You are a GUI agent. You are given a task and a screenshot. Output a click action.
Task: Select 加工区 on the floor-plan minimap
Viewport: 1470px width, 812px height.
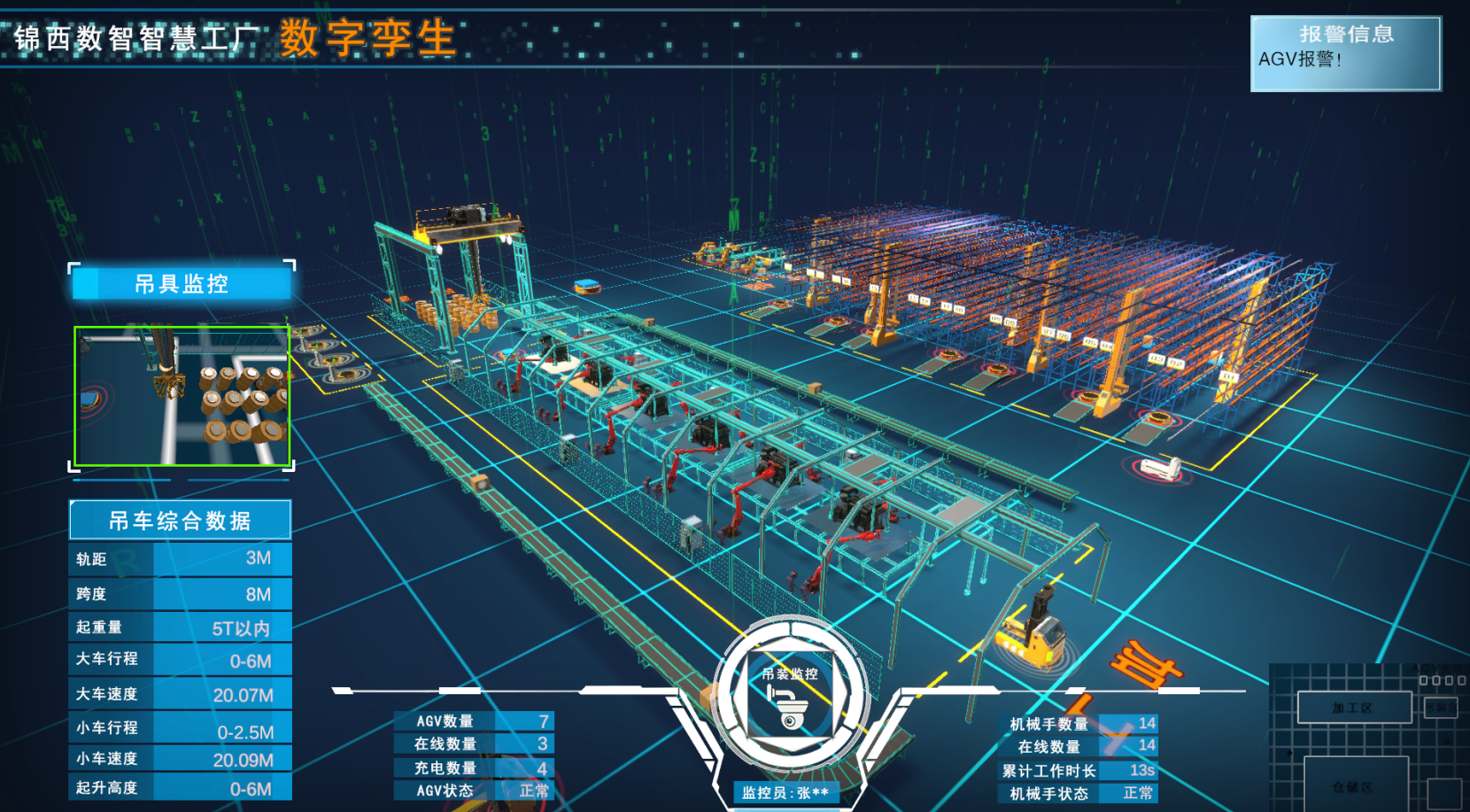click(x=1353, y=708)
